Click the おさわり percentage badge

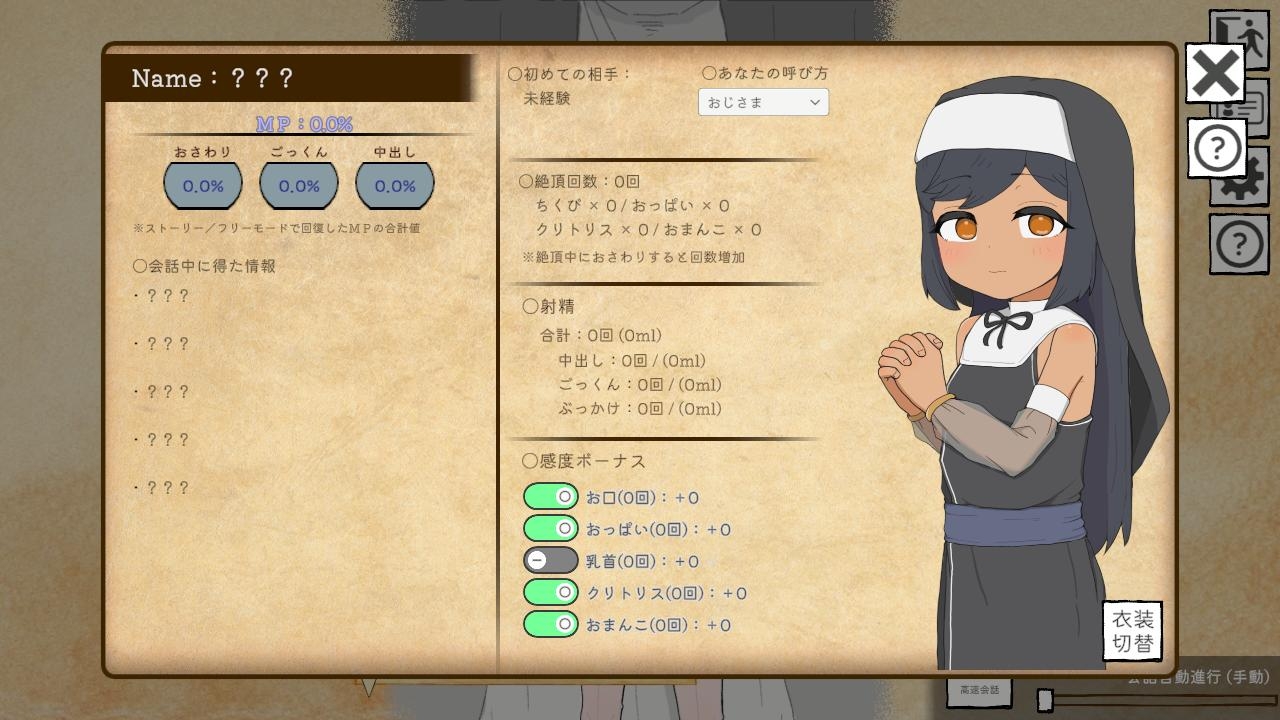point(203,184)
